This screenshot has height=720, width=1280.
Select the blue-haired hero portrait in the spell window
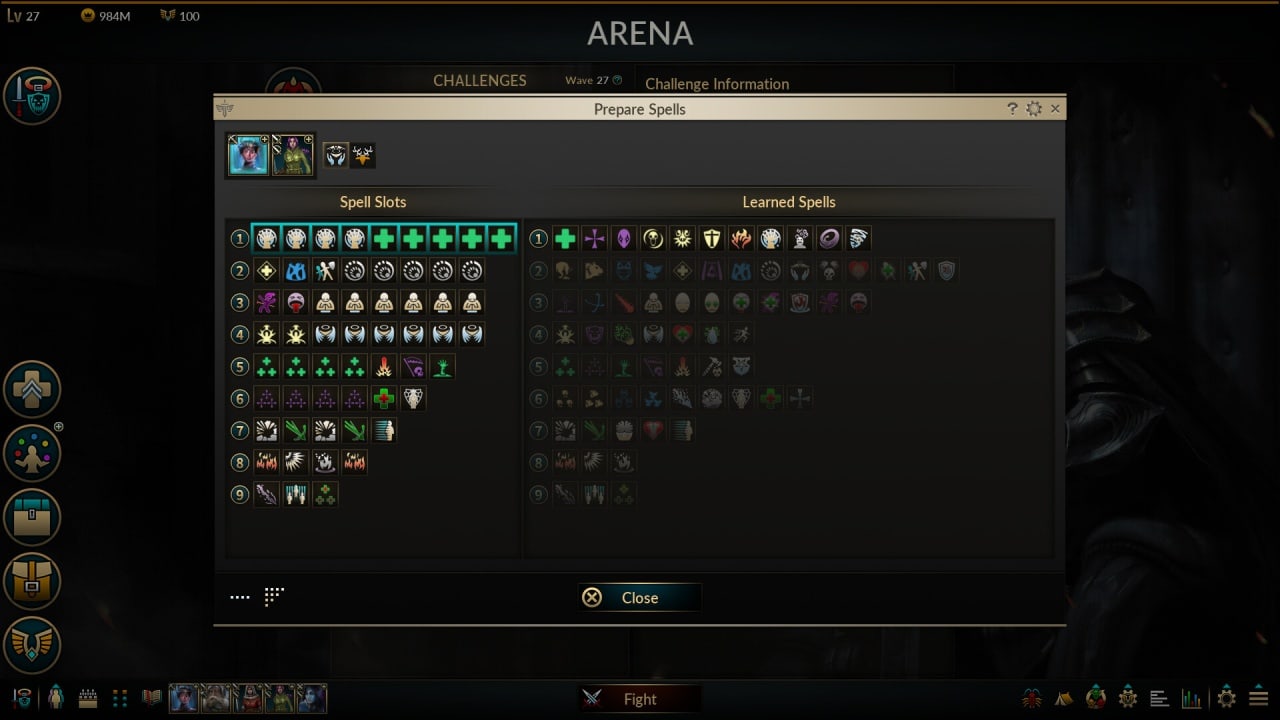click(x=248, y=156)
